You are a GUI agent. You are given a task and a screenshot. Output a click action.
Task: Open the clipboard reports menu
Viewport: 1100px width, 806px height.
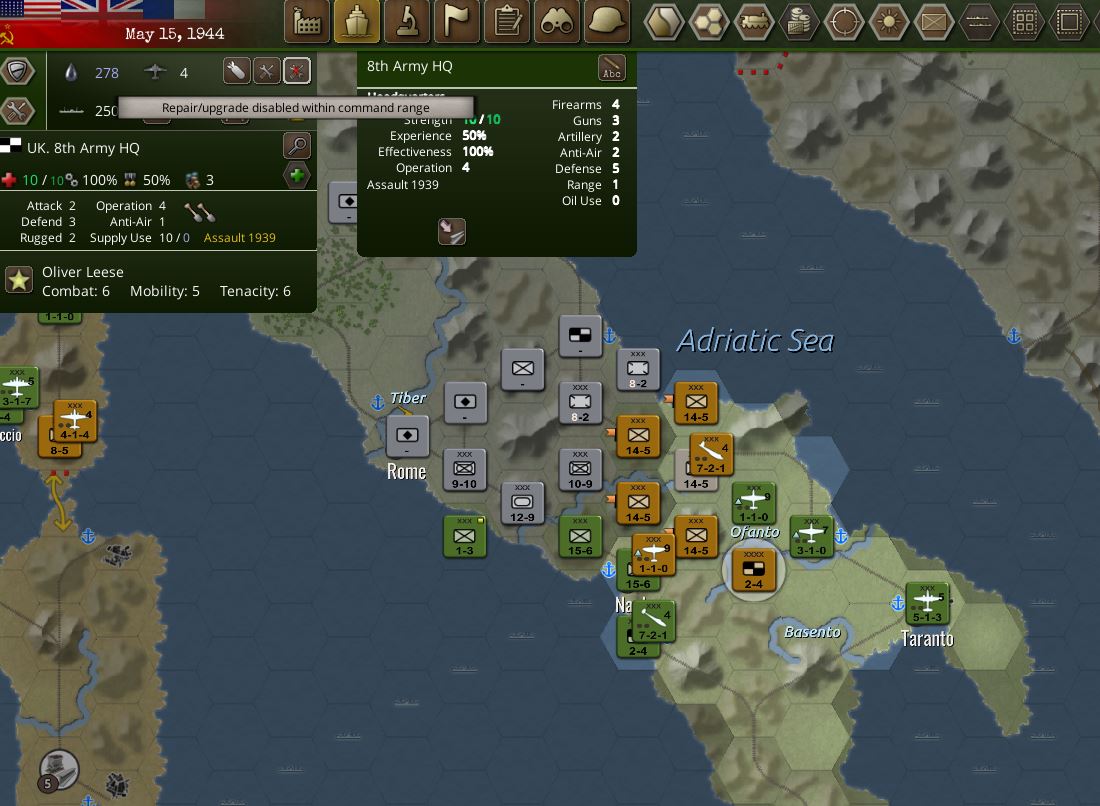[x=507, y=20]
